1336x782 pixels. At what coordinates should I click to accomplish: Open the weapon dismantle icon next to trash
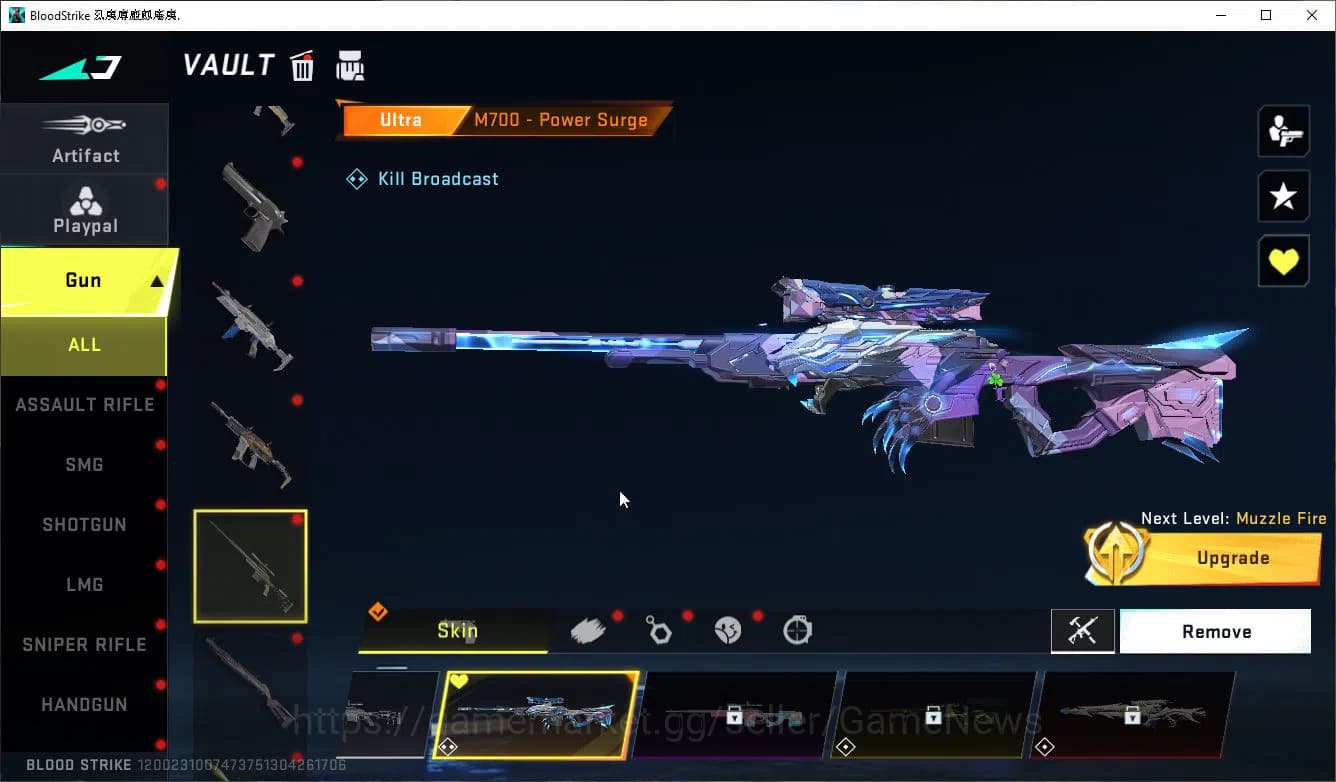coord(350,64)
